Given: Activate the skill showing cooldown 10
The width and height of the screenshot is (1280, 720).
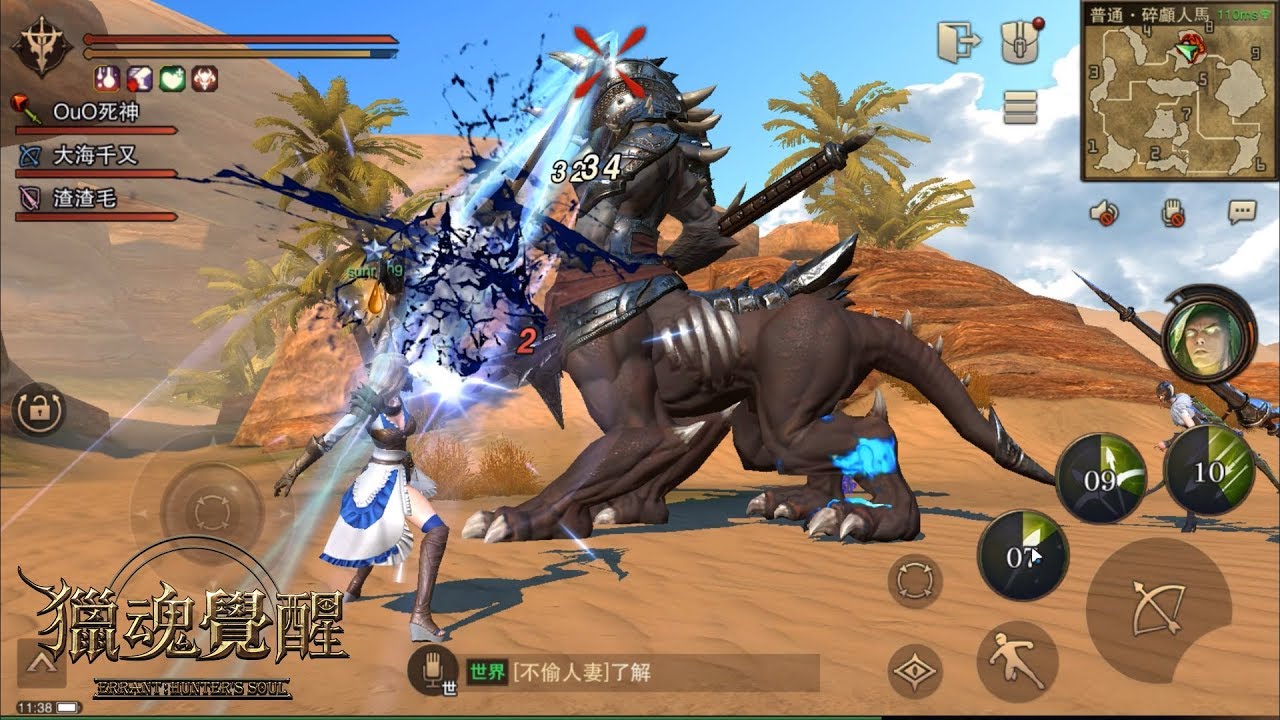Looking at the screenshot, I should [x=1209, y=470].
